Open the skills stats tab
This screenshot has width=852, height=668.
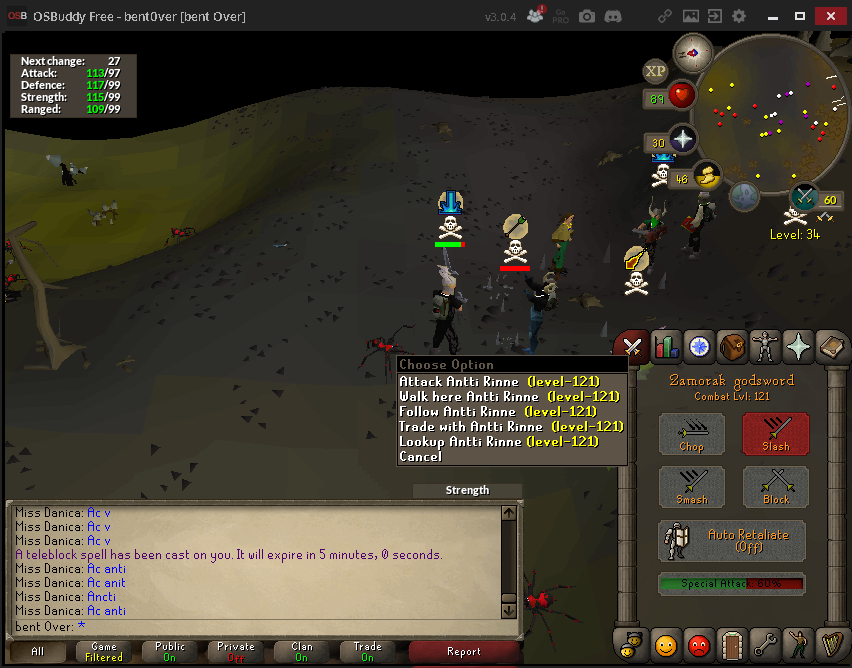click(666, 346)
